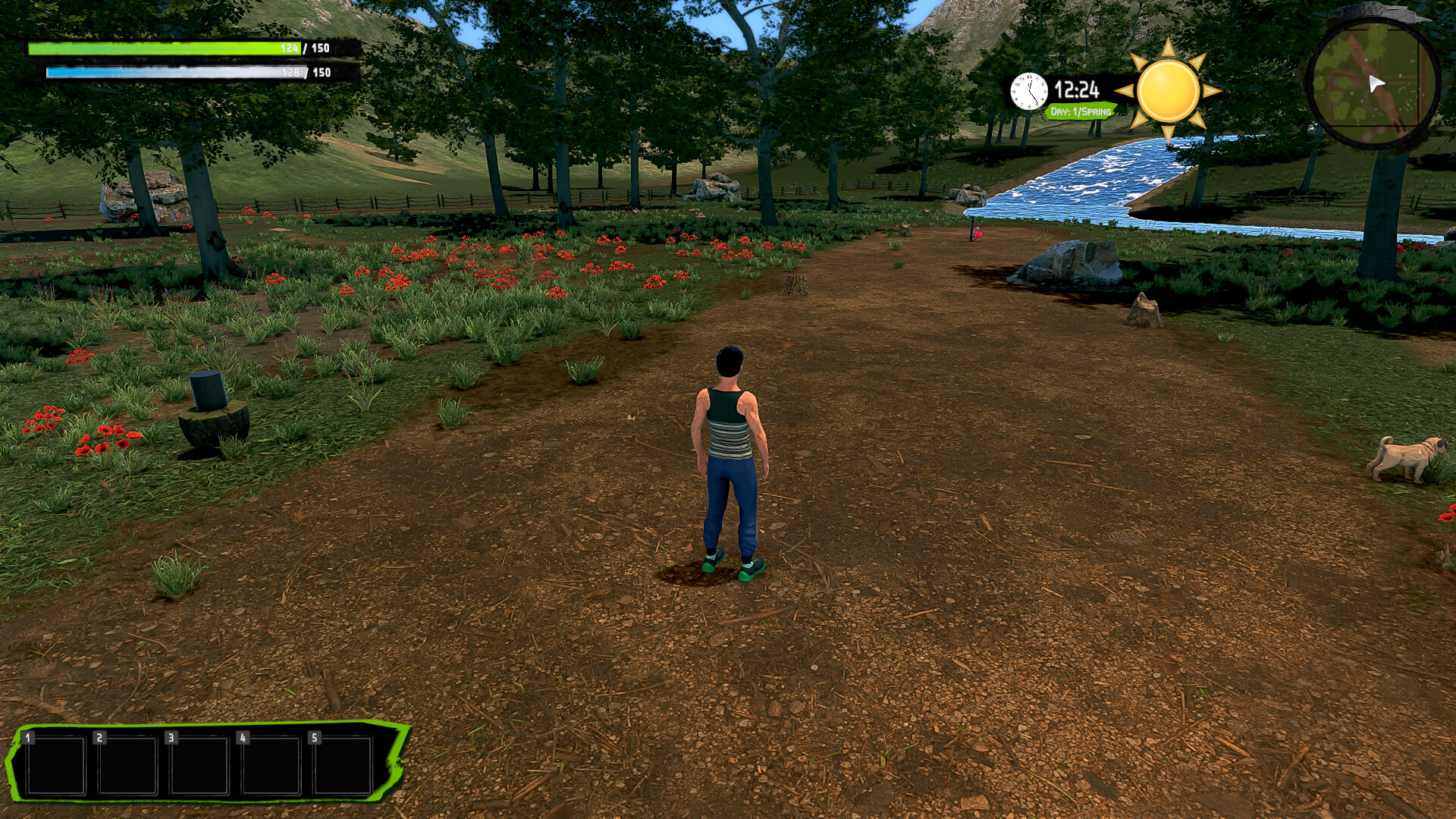The image size is (1456, 819).
Task: Click the blue stamina bar
Action: (152, 72)
